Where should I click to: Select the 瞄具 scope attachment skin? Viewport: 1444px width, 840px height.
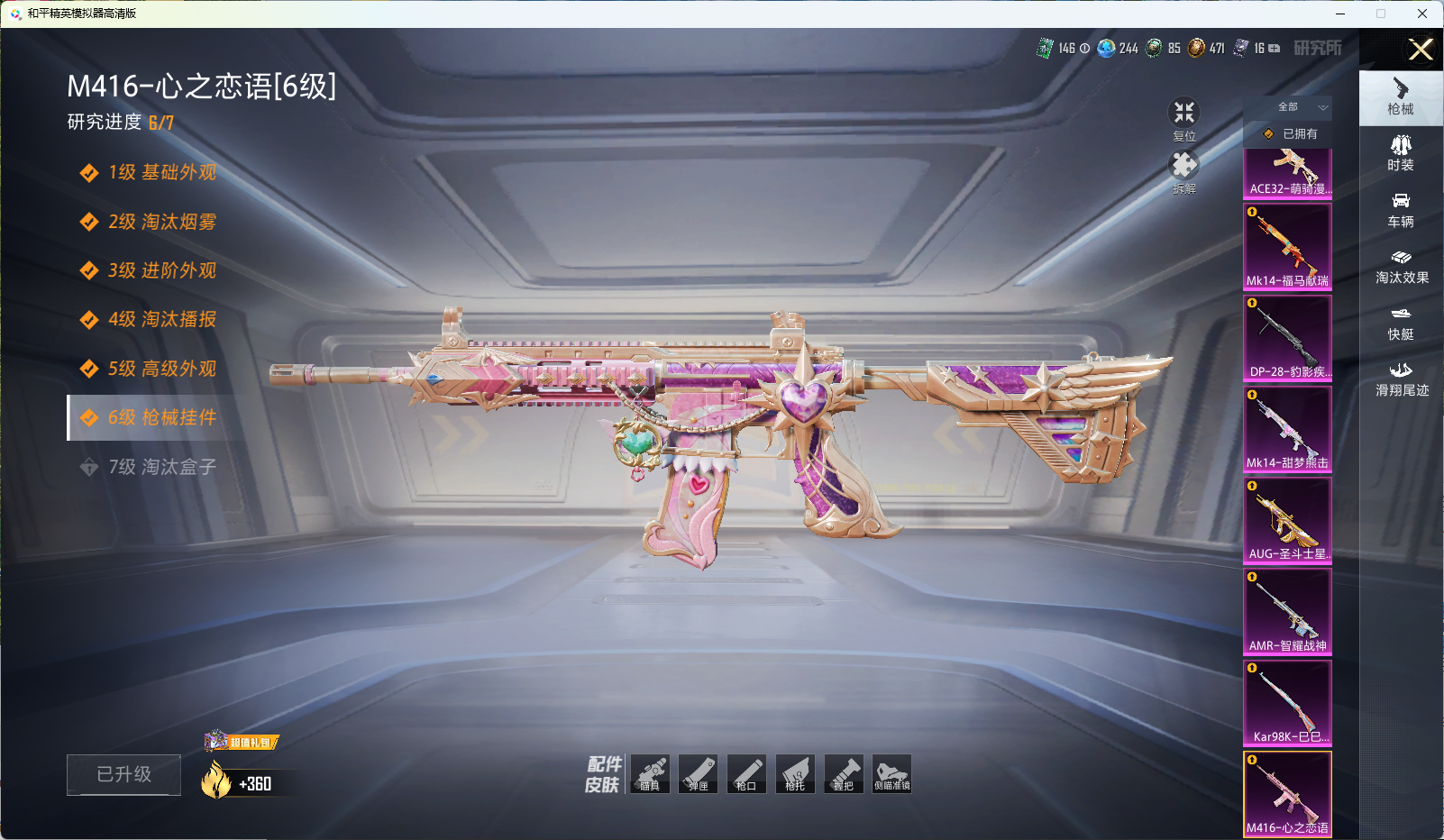[x=650, y=774]
